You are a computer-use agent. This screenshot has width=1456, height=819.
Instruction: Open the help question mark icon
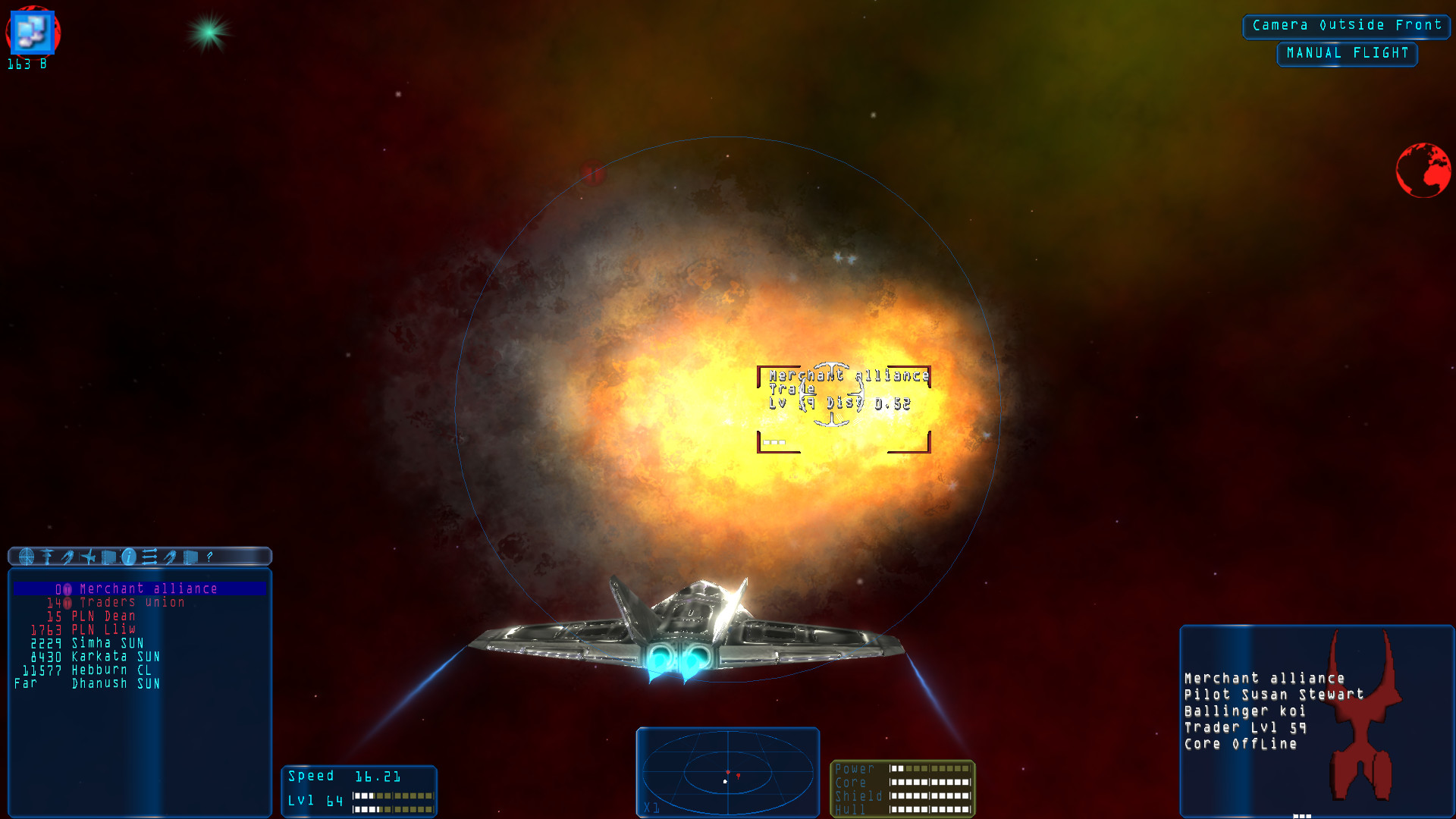point(209,557)
